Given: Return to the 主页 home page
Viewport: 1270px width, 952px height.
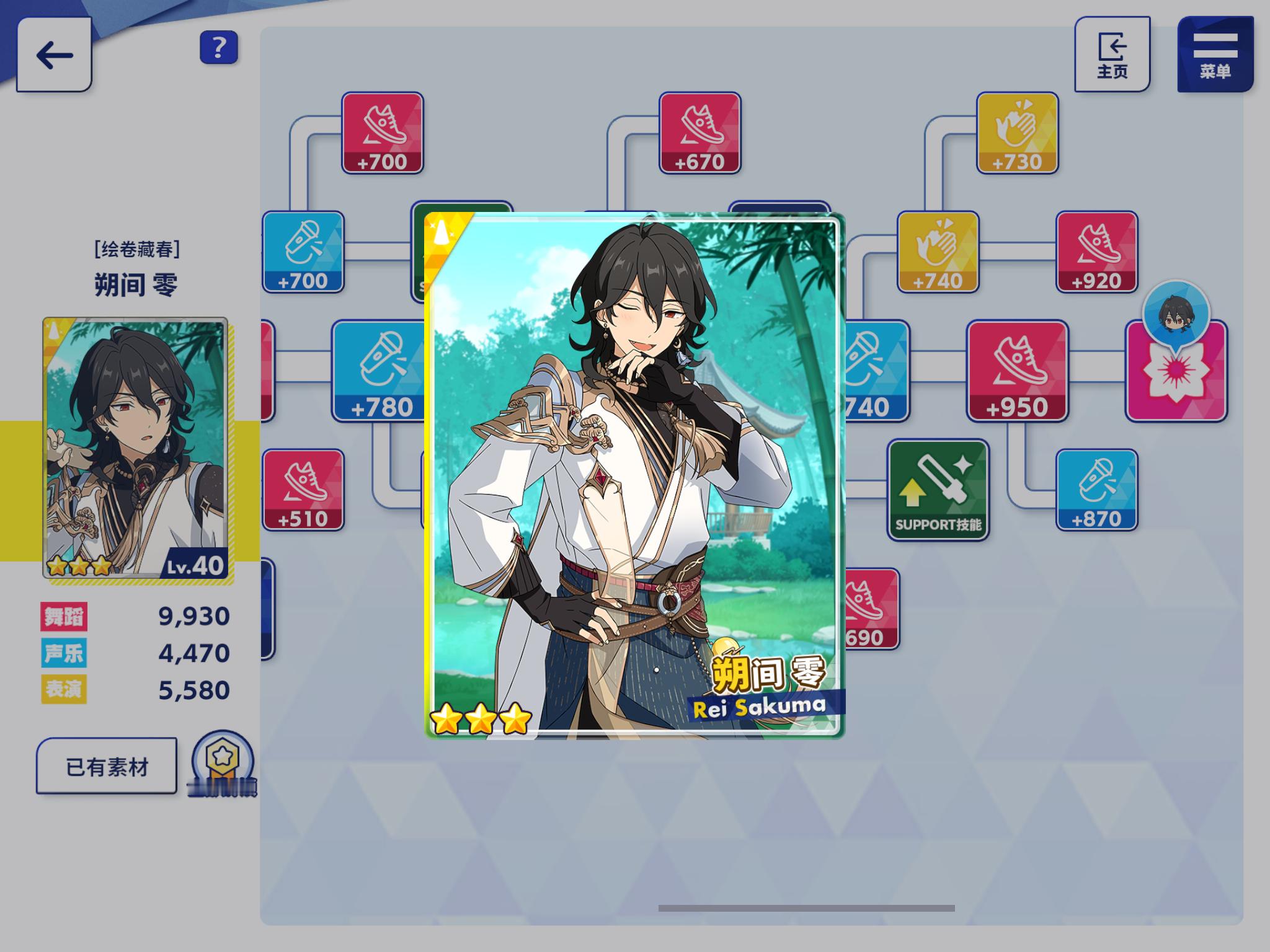Looking at the screenshot, I should [x=1112, y=55].
